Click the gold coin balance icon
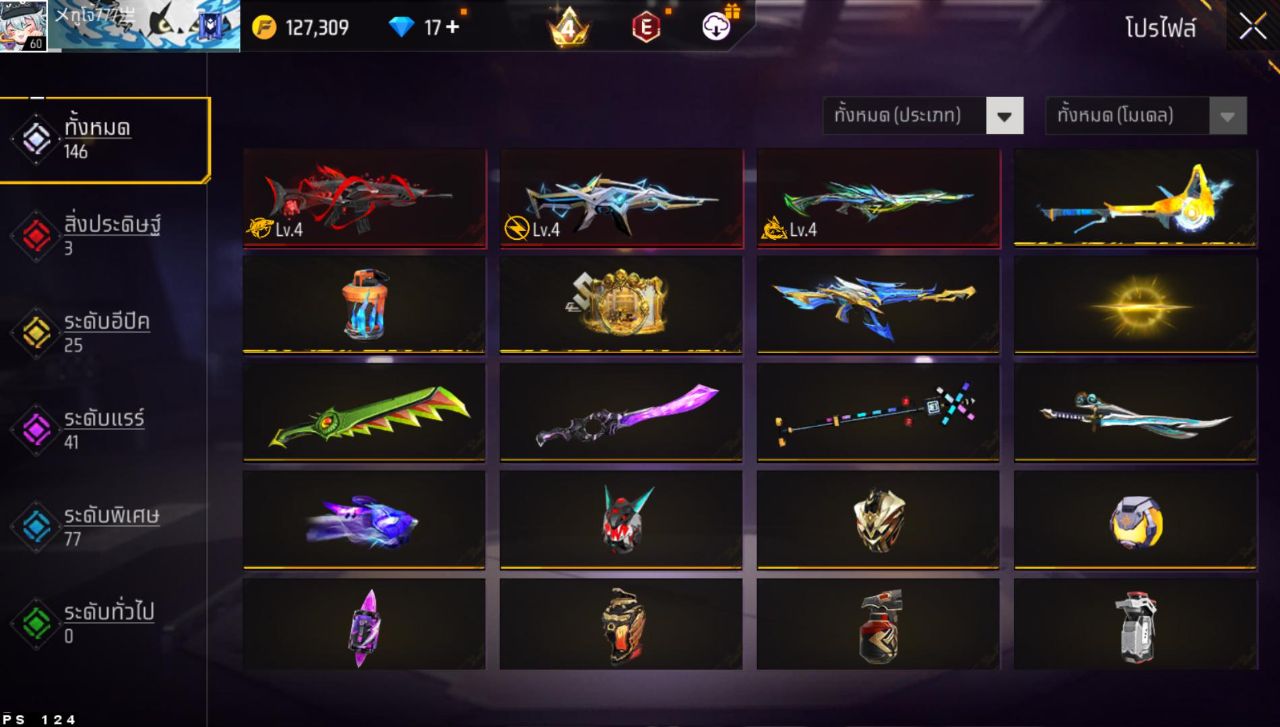The width and height of the screenshot is (1280, 727). pos(264,27)
